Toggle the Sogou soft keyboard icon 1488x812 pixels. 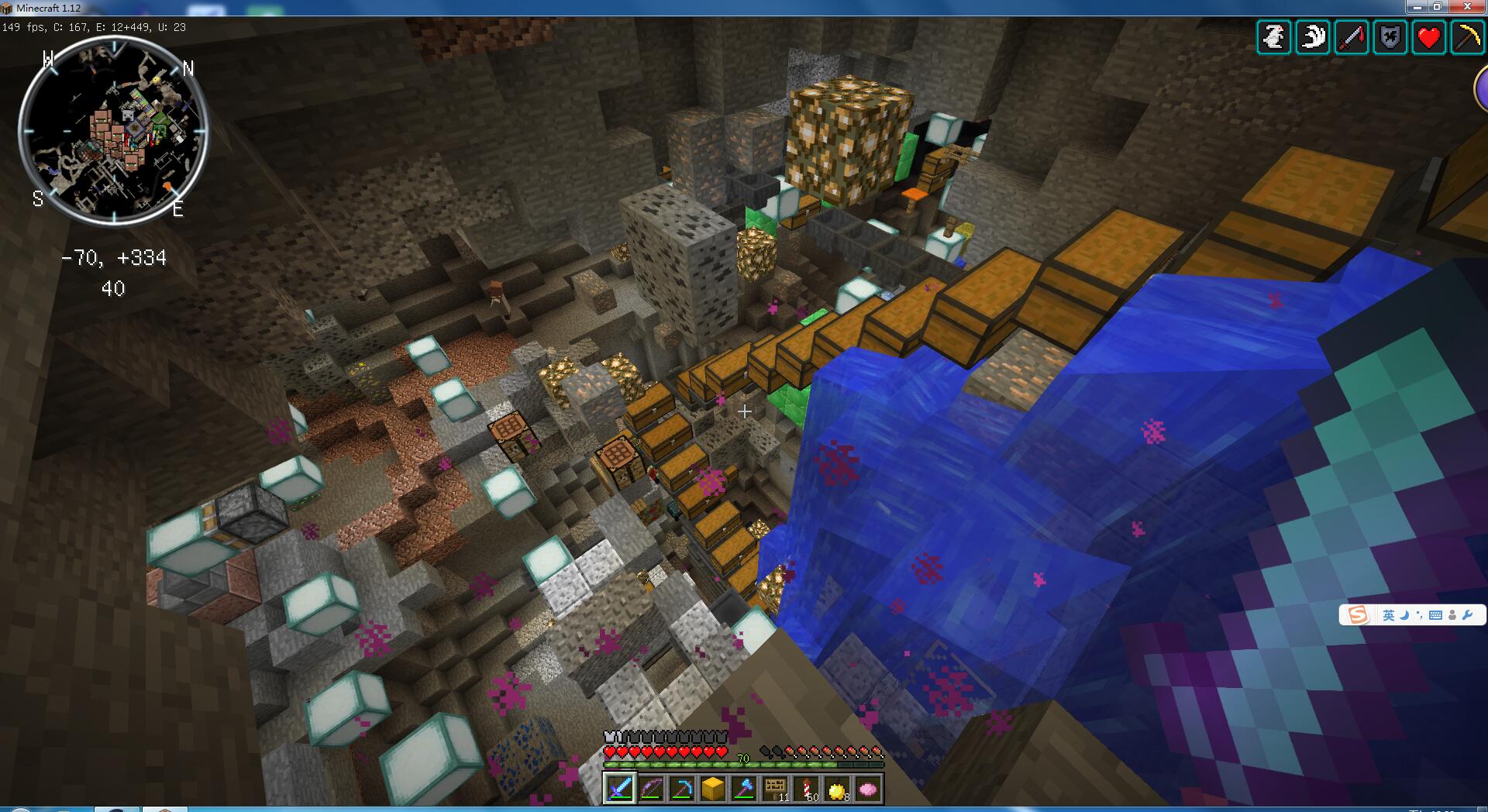[x=1435, y=615]
